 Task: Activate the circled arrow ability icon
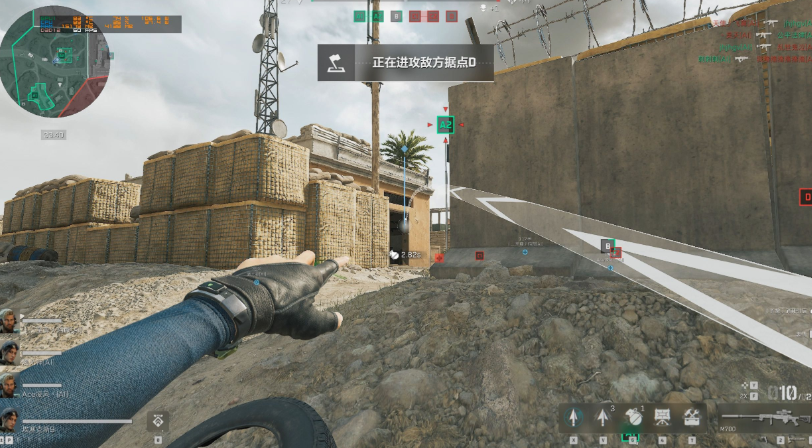[x=573, y=416]
